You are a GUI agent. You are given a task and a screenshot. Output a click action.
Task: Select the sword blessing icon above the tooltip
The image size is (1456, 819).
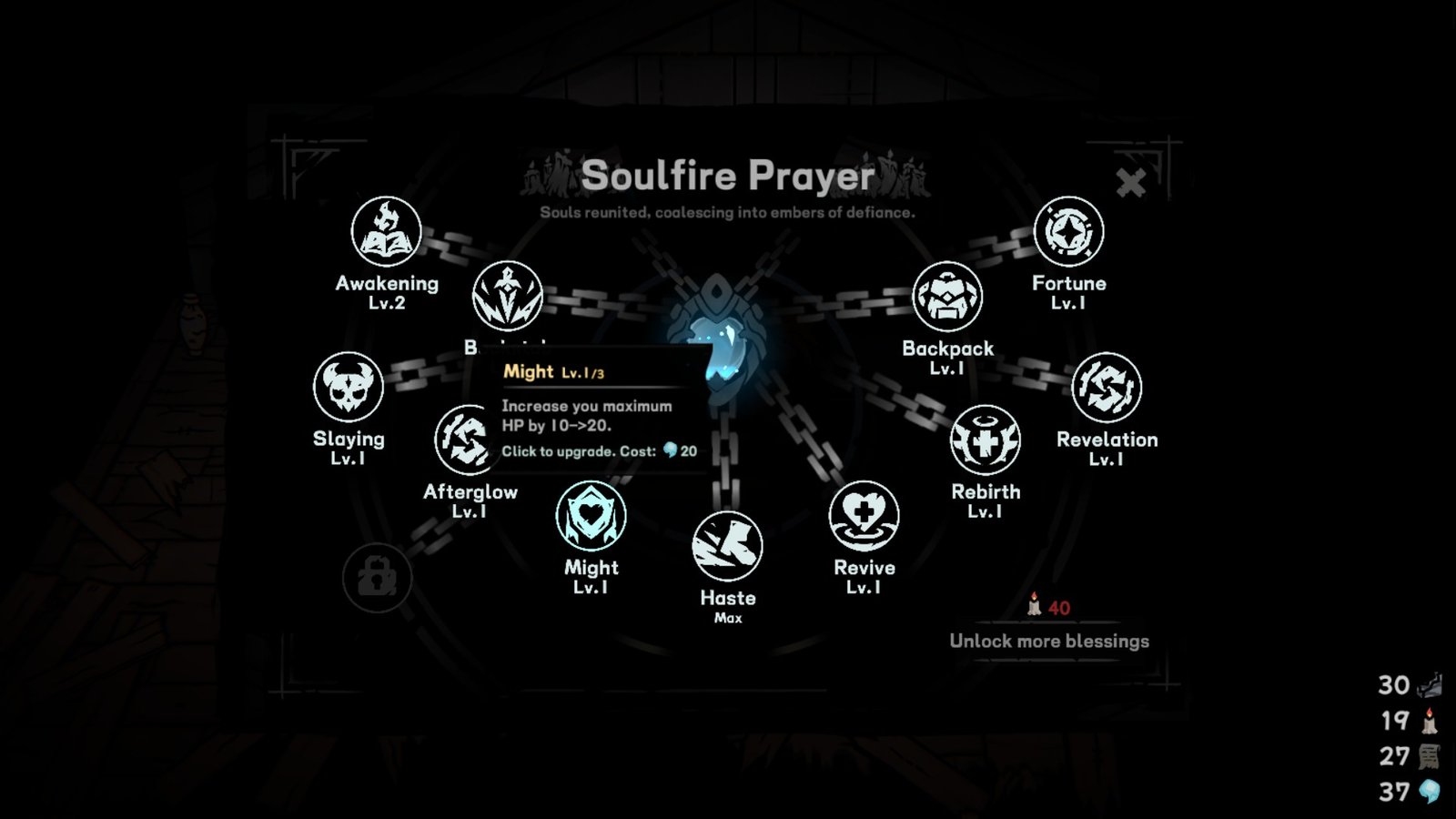click(507, 296)
